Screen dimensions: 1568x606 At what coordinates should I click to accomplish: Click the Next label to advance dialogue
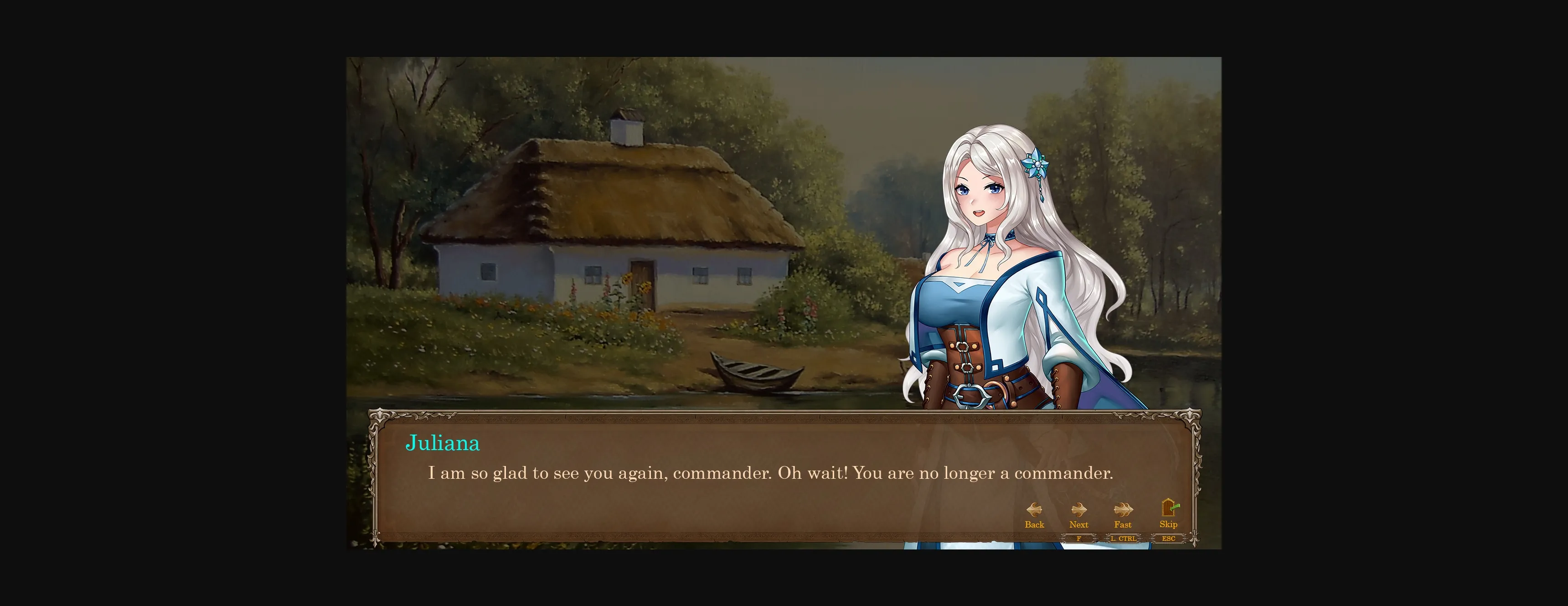(x=1078, y=525)
